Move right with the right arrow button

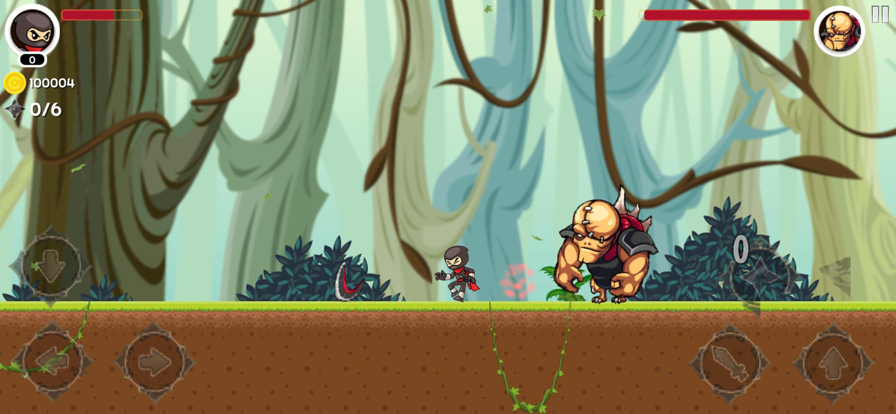pyautogui.click(x=154, y=361)
